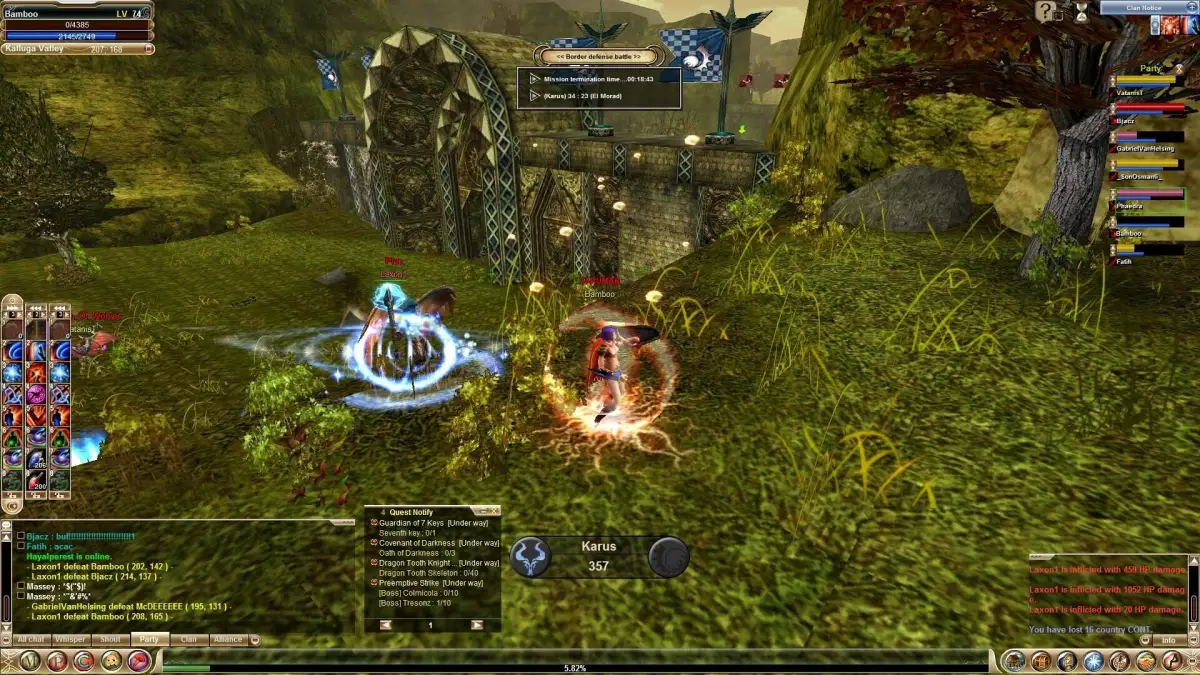Click the Info button on combat log
The width and height of the screenshot is (1200, 675).
[1168, 640]
